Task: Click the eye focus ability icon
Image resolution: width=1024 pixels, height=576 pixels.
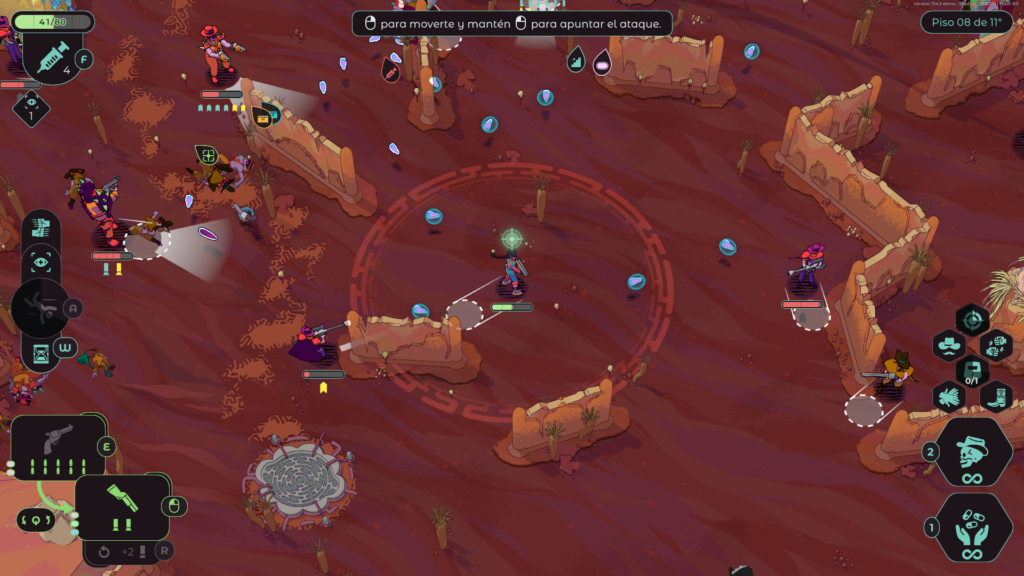Action: click(41, 263)
